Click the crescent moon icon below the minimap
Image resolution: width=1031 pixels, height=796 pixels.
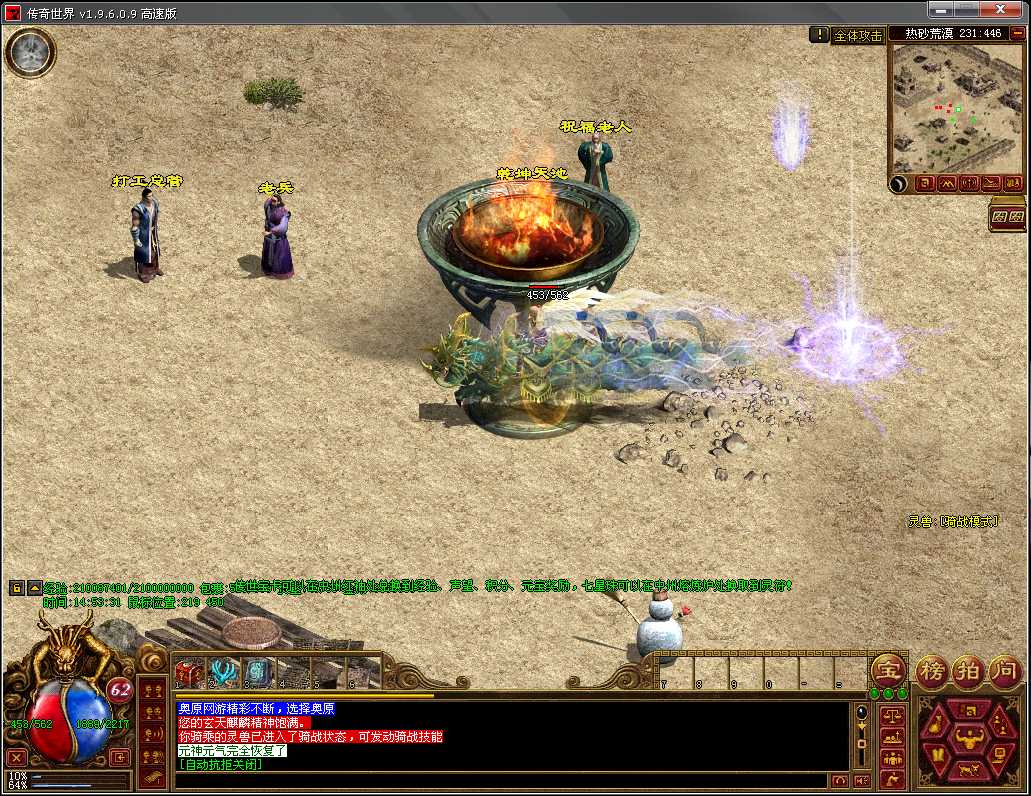[898, 184]
